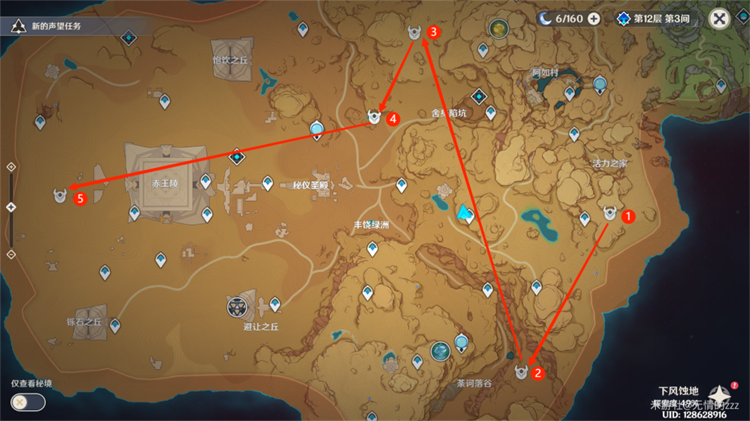
Task: Click the map zoom slider handle
Action: (11, 207)
